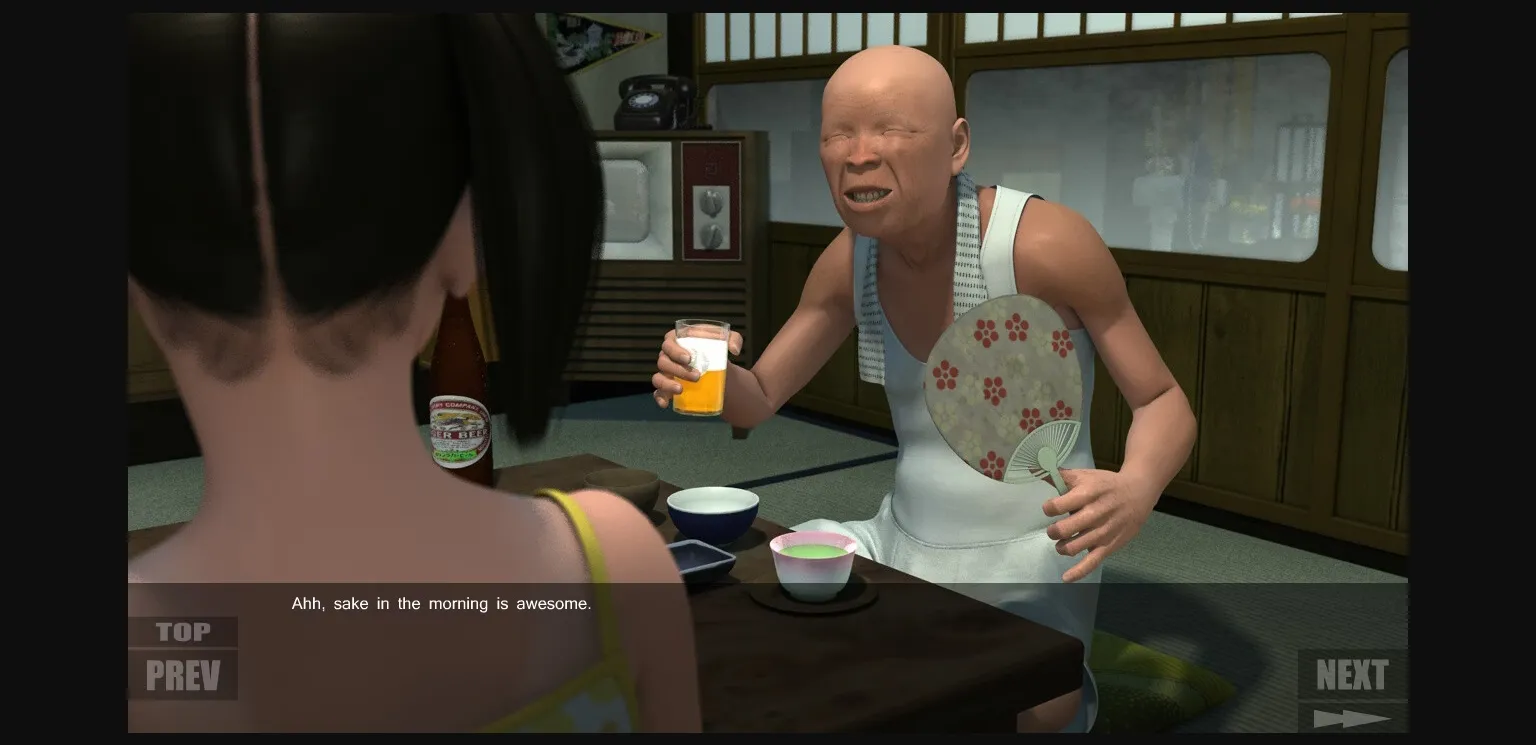Click the beer glass the old man holds

point(702,370)
